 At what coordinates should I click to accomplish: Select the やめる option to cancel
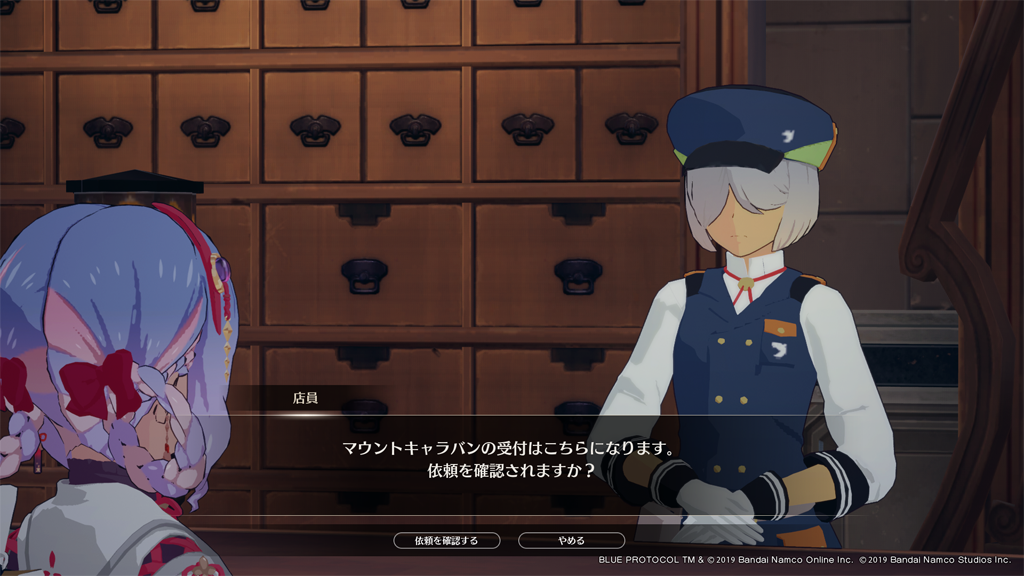[571, 541]
